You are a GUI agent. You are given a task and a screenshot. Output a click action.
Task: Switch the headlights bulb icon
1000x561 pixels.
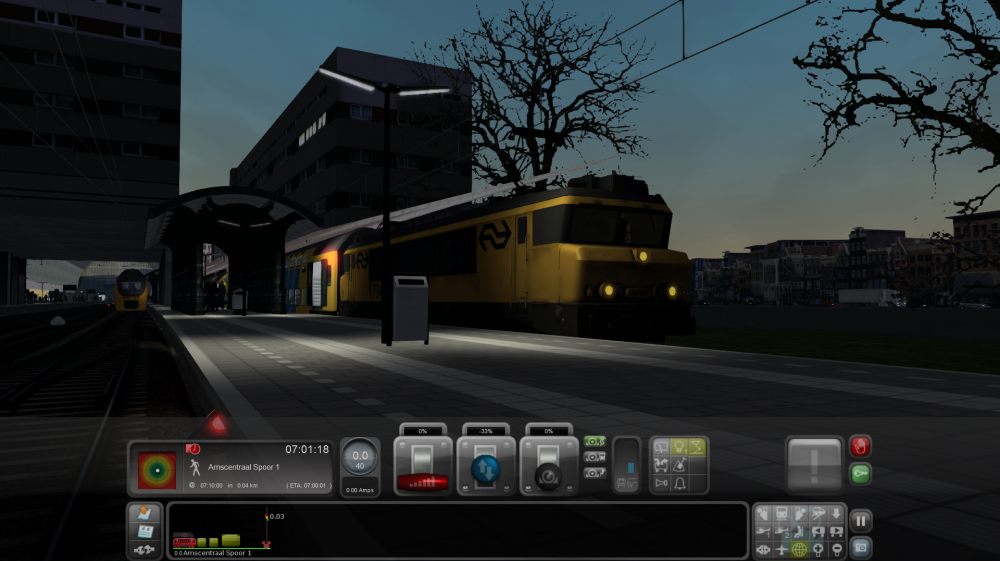click(x=678, y=447)
